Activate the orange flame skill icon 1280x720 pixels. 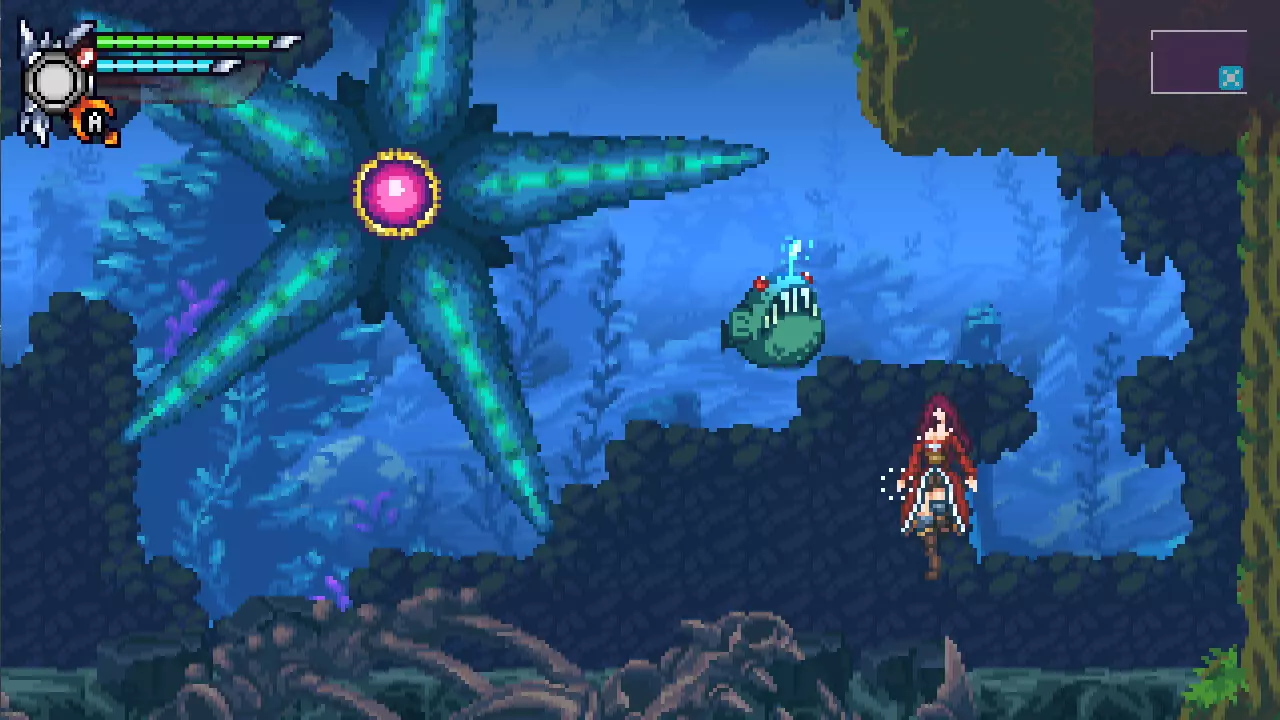tap(95, 121)
